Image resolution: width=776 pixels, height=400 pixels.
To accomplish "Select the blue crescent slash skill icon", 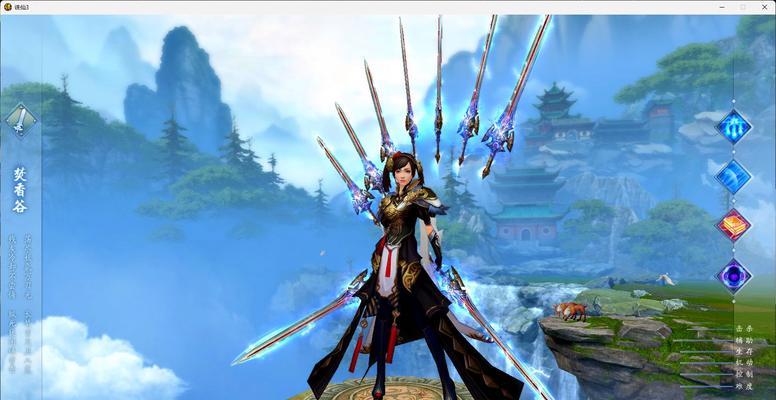I will pyautogui.click(x=733, y=176).
